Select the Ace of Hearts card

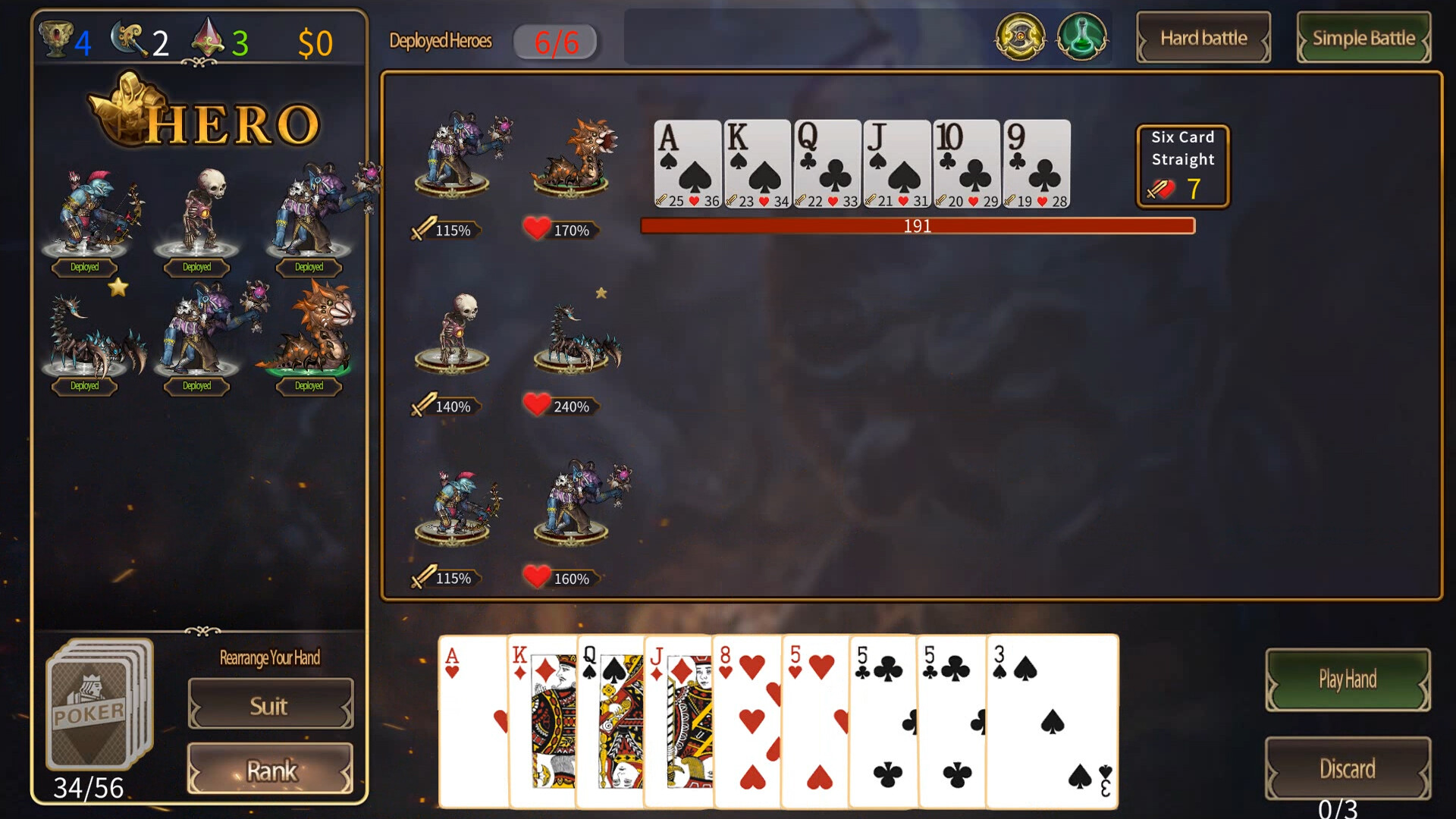[x=470, y=720]
